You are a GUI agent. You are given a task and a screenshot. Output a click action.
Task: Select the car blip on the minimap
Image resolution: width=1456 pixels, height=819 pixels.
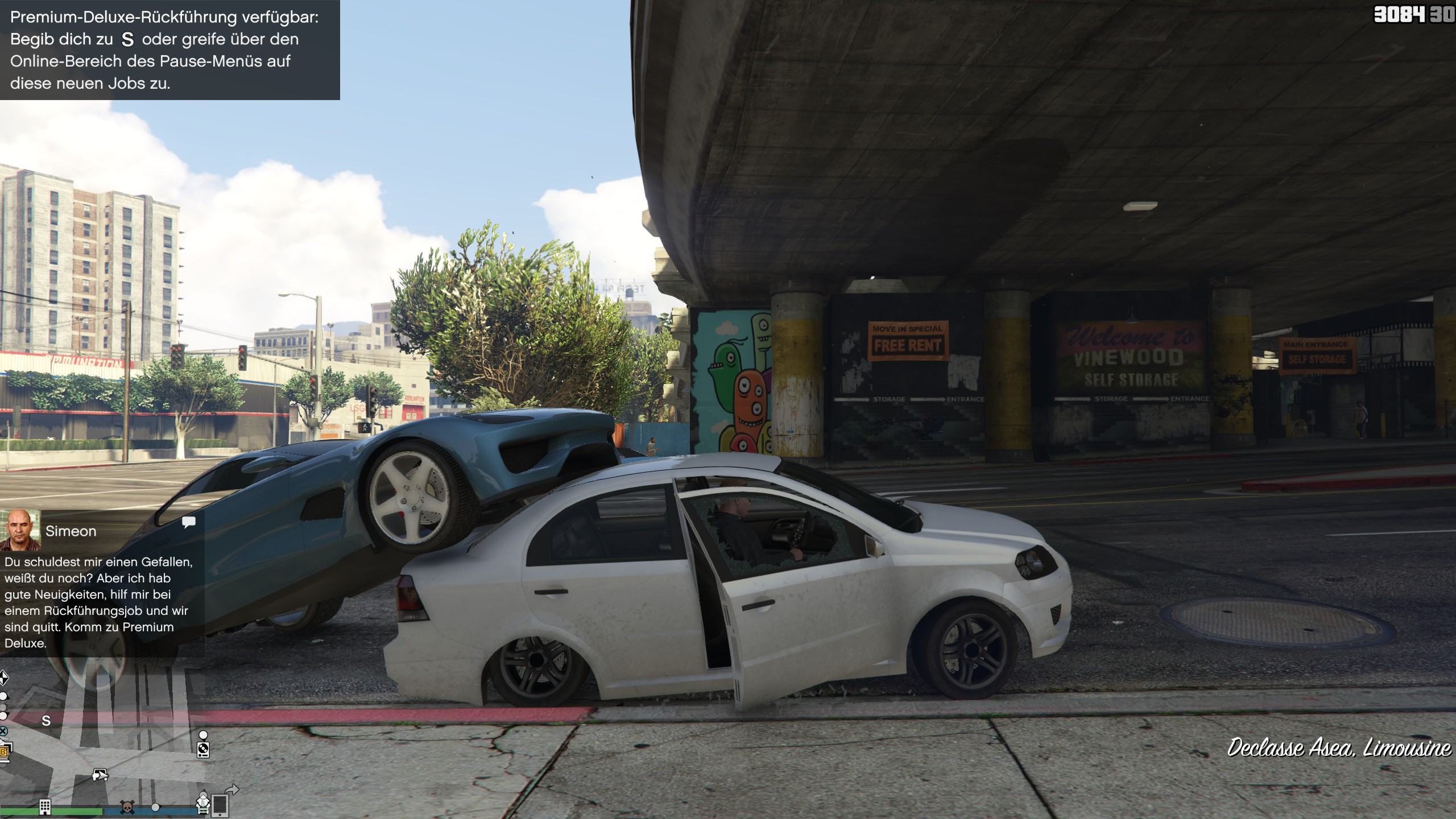pyautogui.click(x=100, y=775)
